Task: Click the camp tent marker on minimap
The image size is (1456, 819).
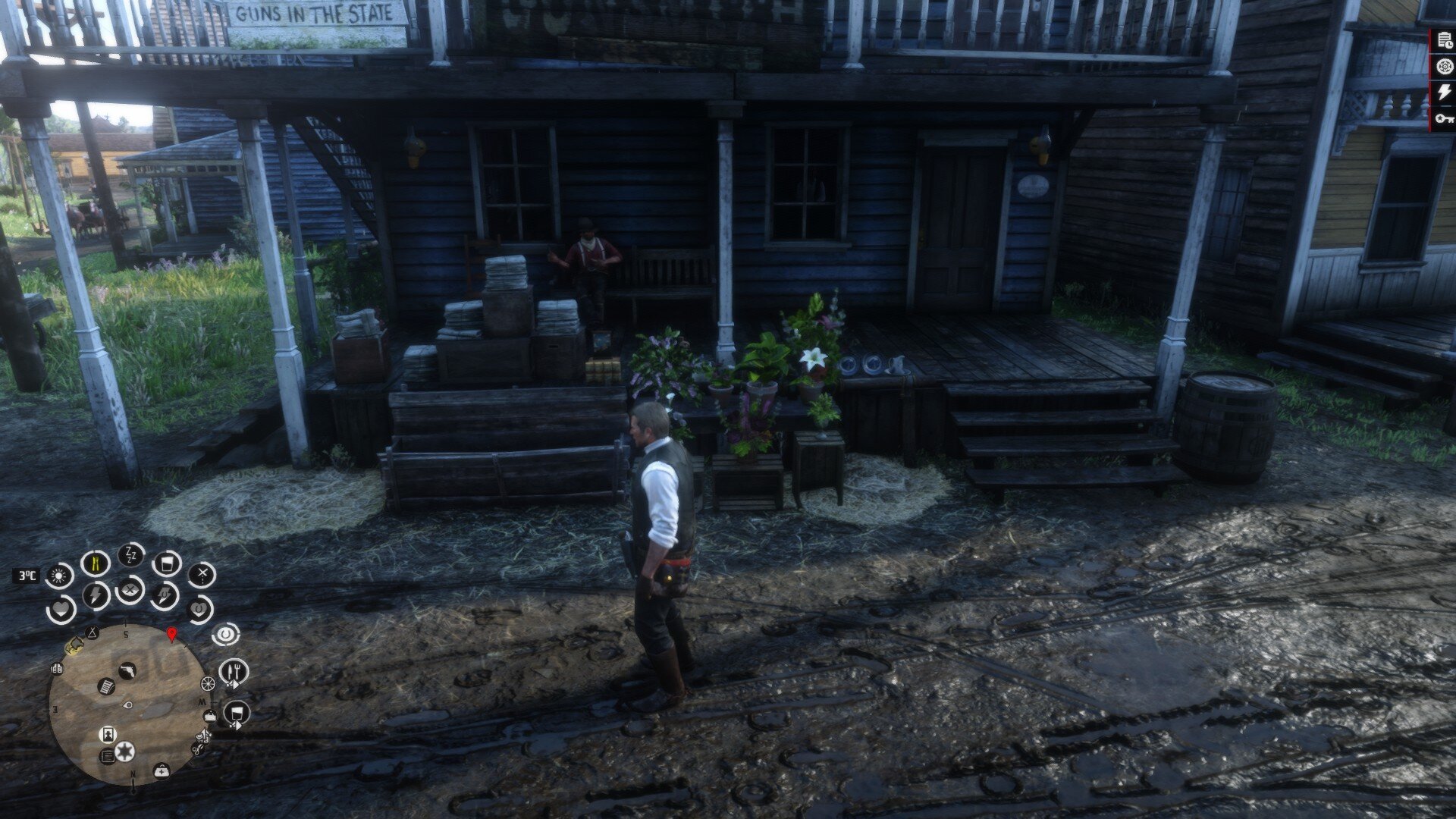Action: click(x=93, y=634)
